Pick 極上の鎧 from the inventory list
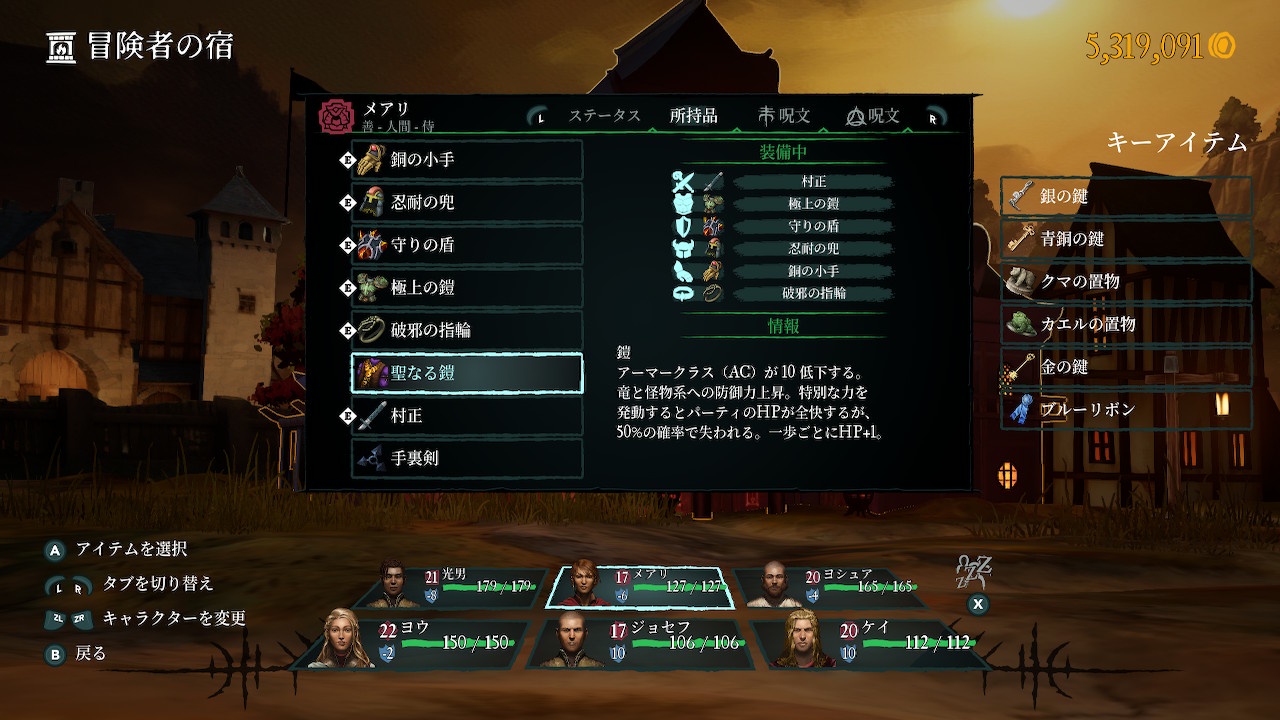 point(467,288)
